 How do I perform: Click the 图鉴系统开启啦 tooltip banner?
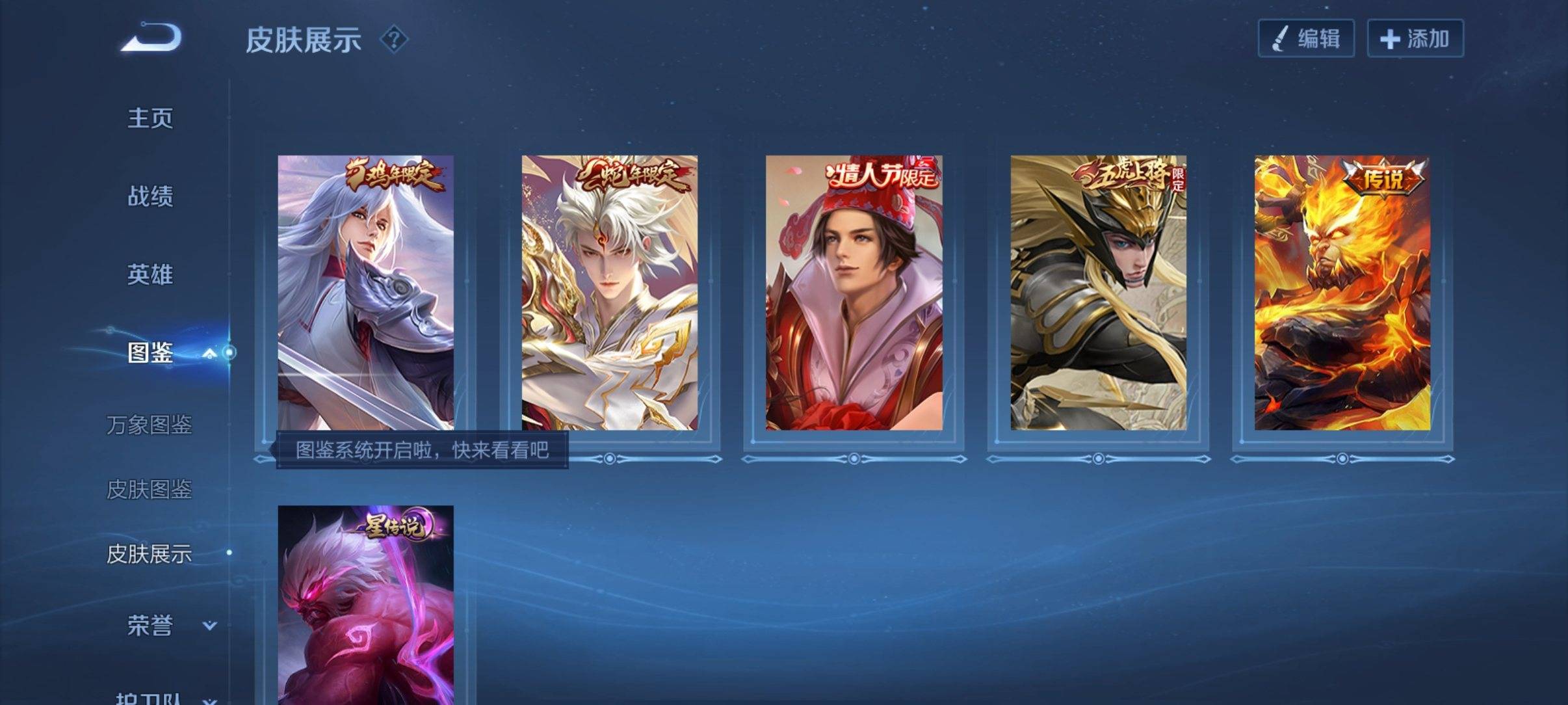tap(422, 450)
